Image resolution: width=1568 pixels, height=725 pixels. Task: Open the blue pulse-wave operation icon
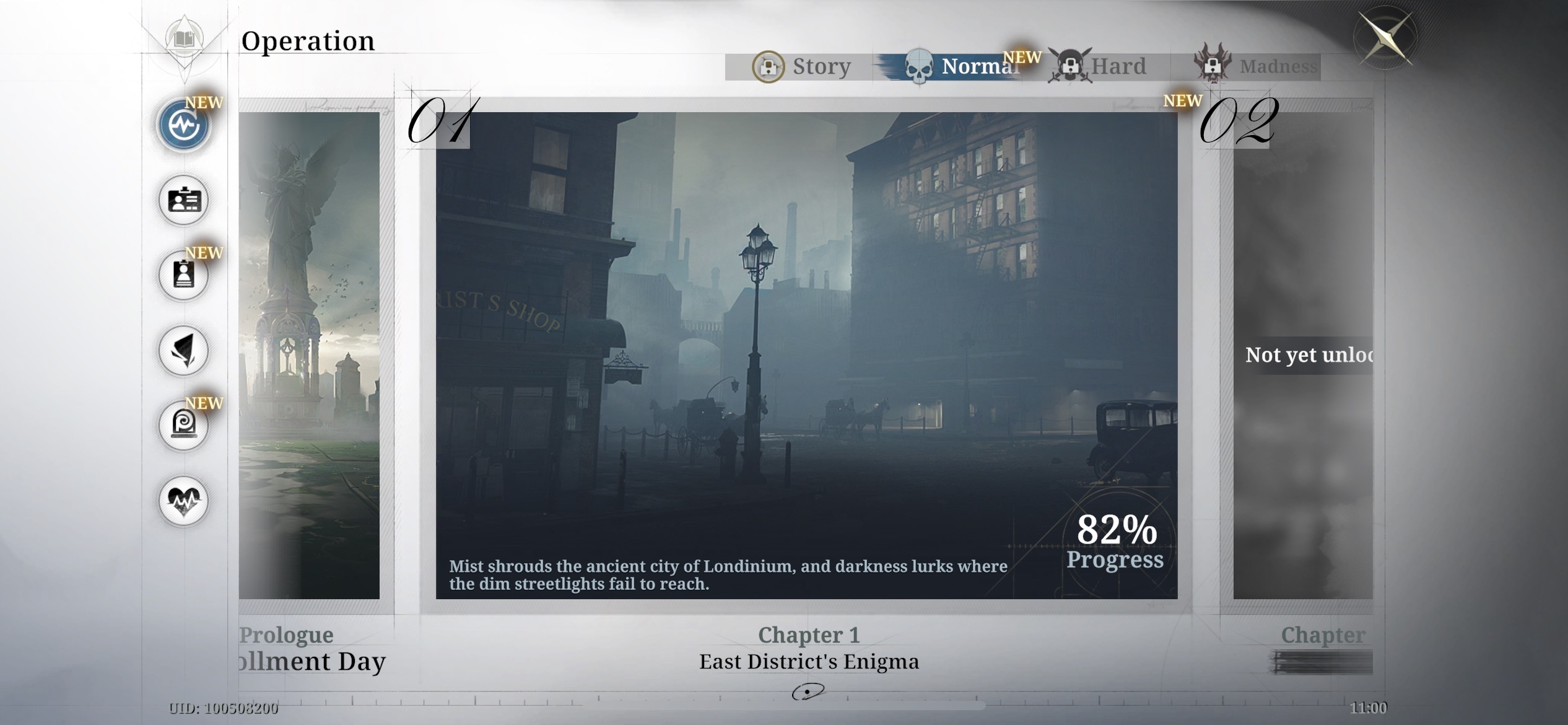[184, 125]
